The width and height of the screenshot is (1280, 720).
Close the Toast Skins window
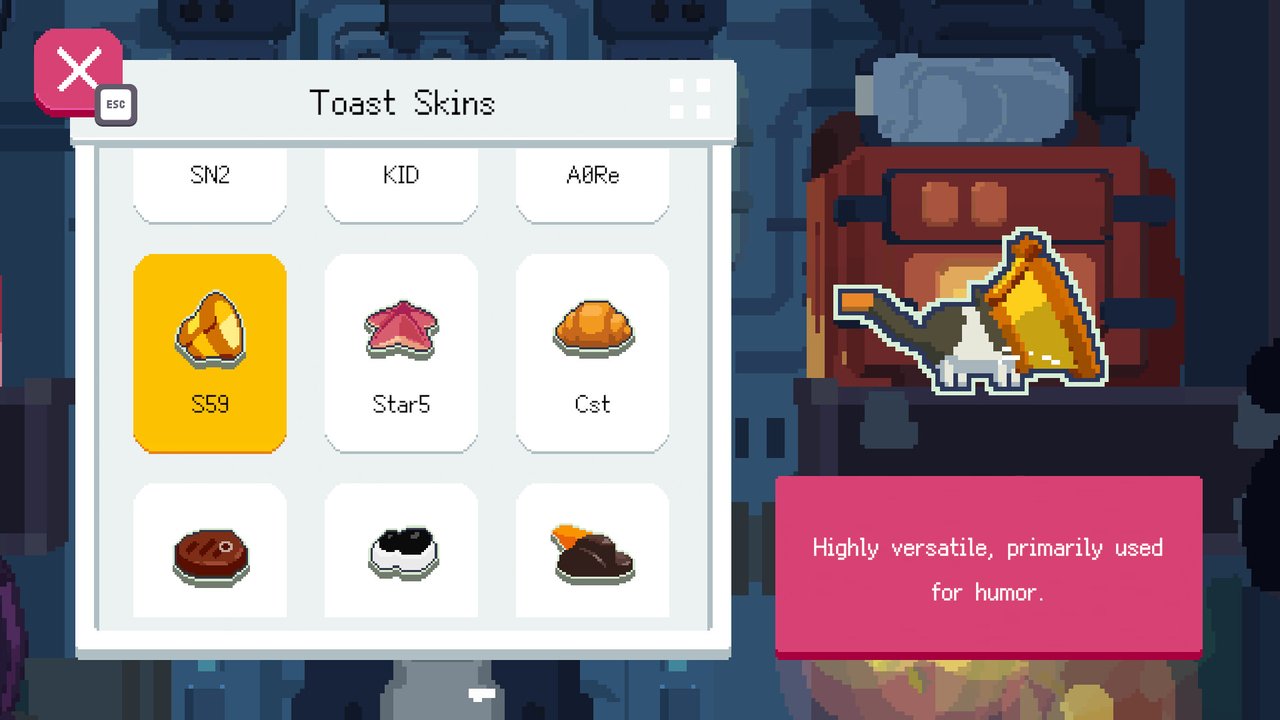[x=78, y=72]
